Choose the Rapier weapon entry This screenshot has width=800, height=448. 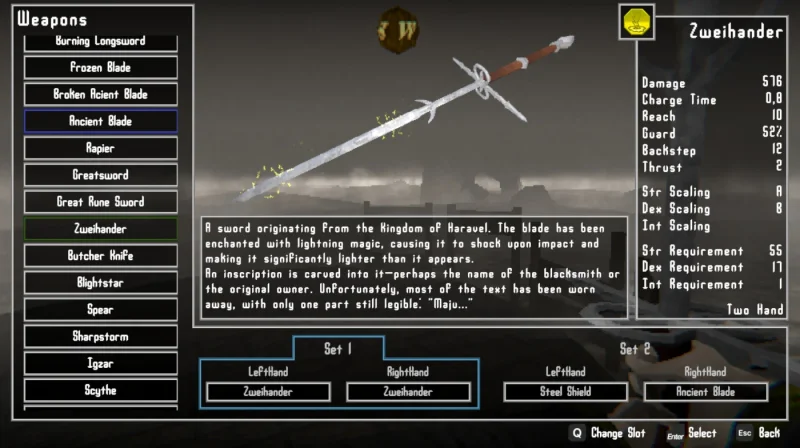click(x=100, y=149)
